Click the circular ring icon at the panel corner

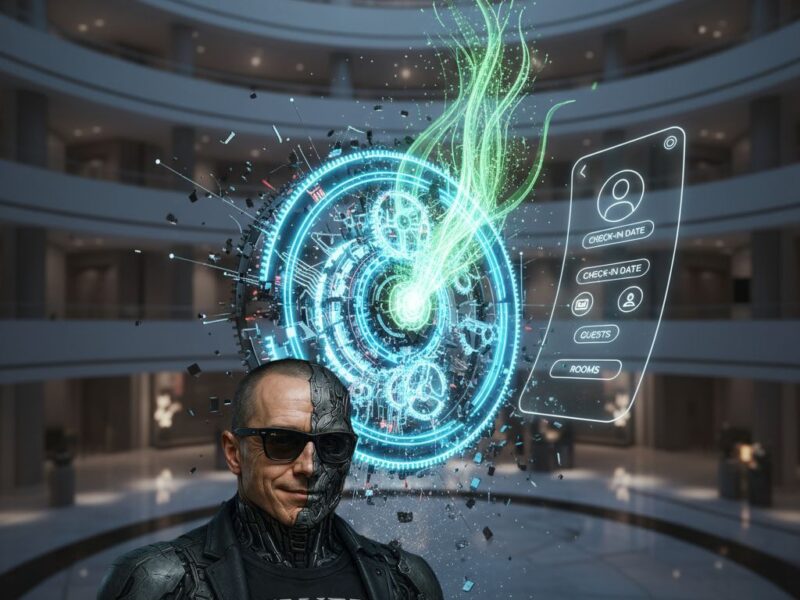point(669,142)
